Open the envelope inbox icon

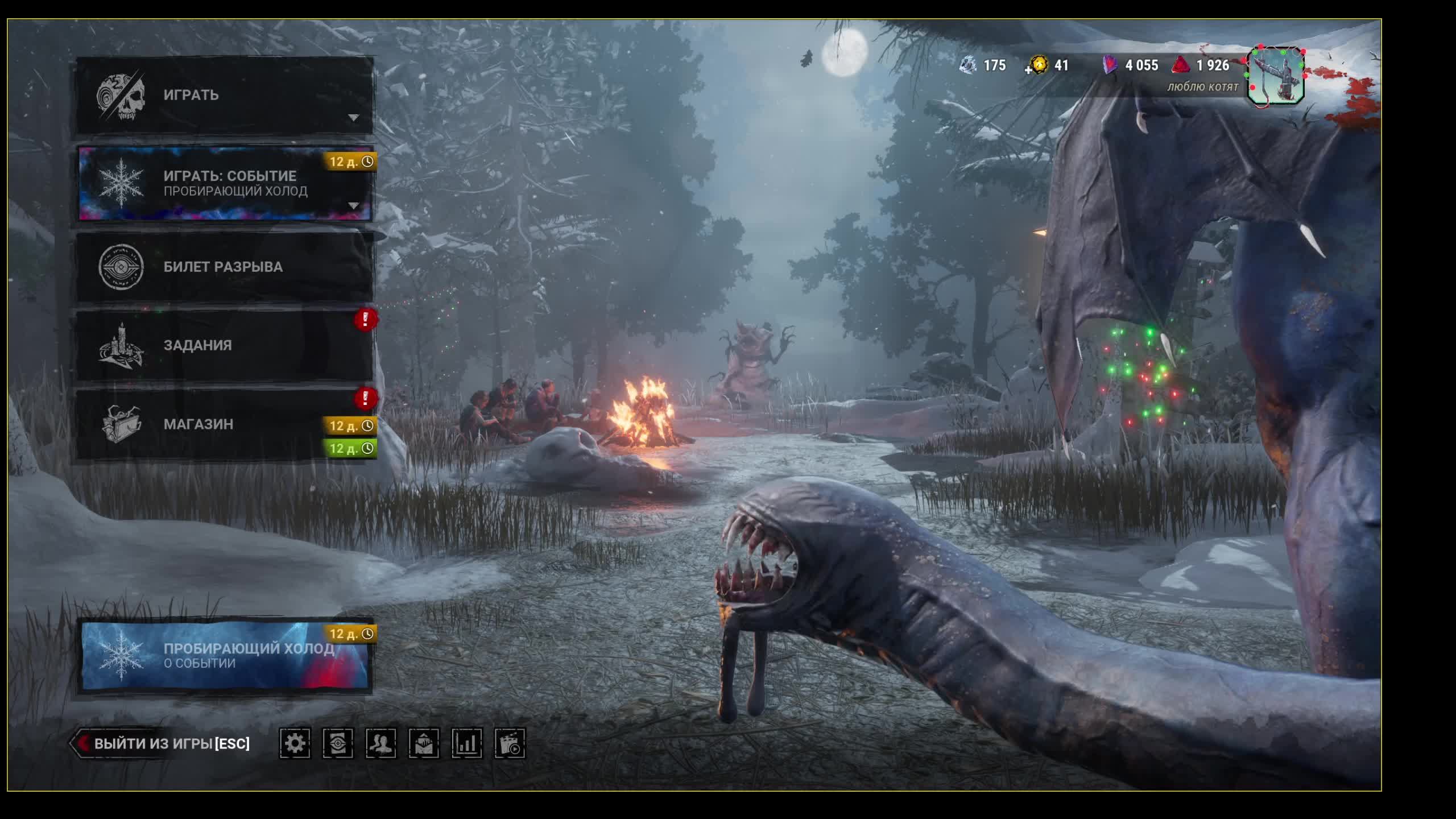(x=424, y=743)
